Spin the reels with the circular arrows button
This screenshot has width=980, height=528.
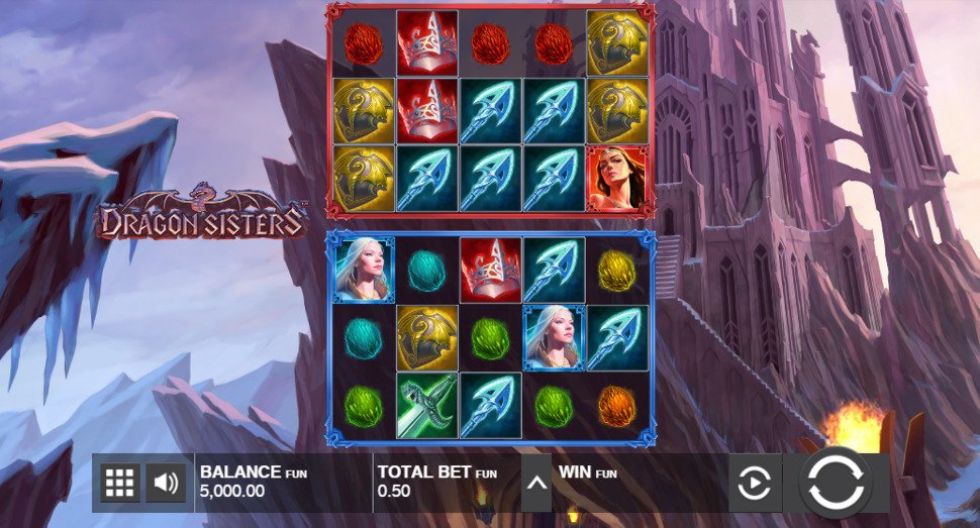[x=833, y=482]
